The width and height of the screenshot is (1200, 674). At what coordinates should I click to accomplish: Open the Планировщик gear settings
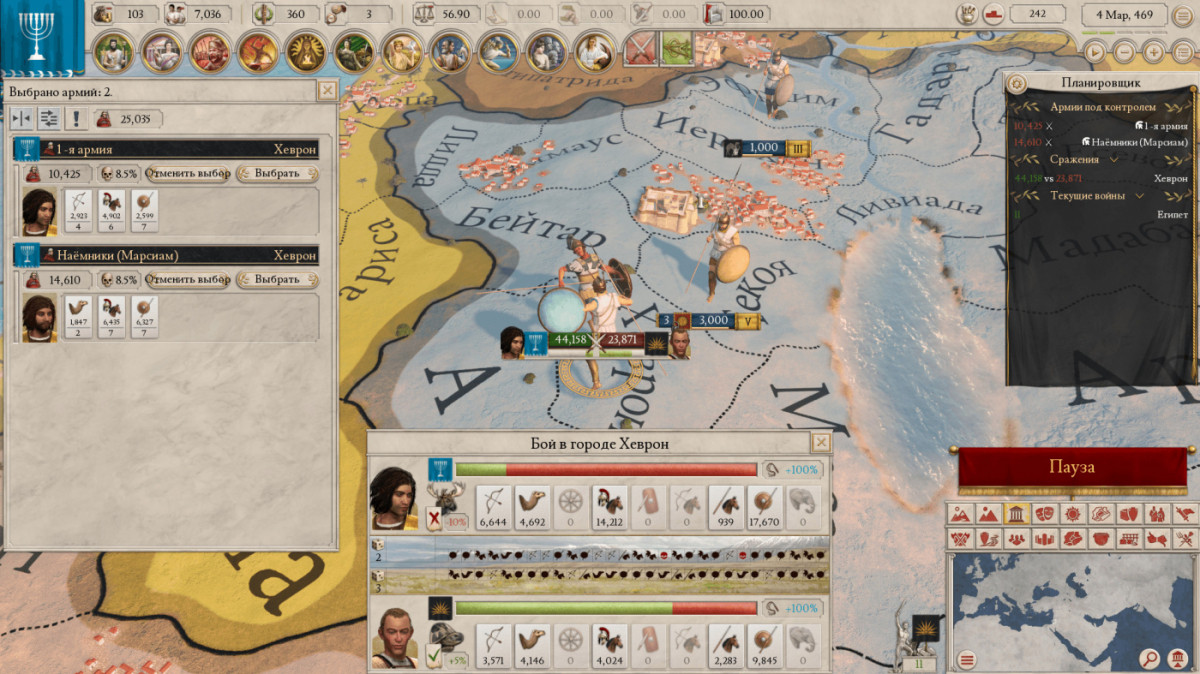pos(1018,83)
